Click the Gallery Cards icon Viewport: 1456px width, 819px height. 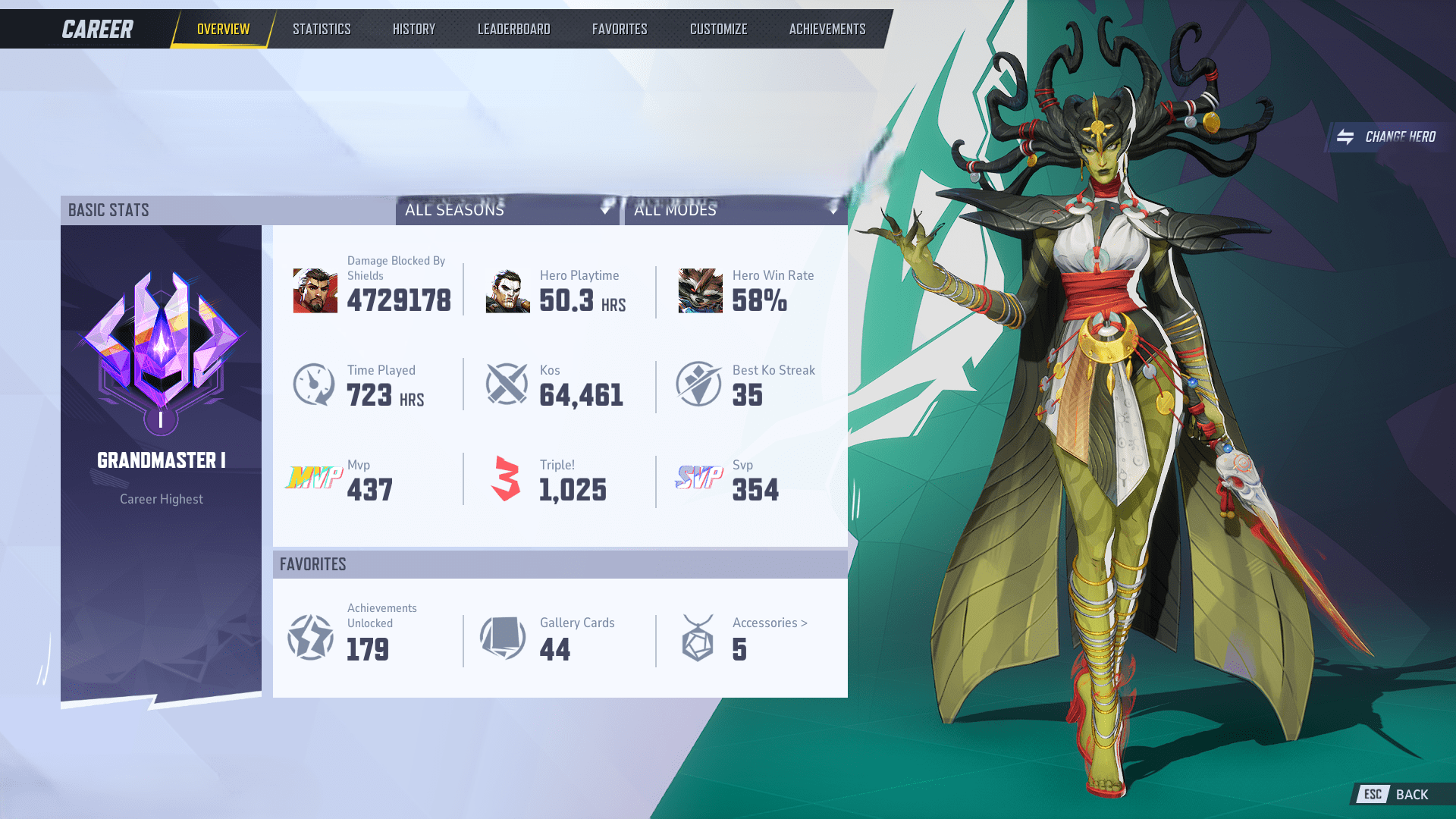[502, 638]
